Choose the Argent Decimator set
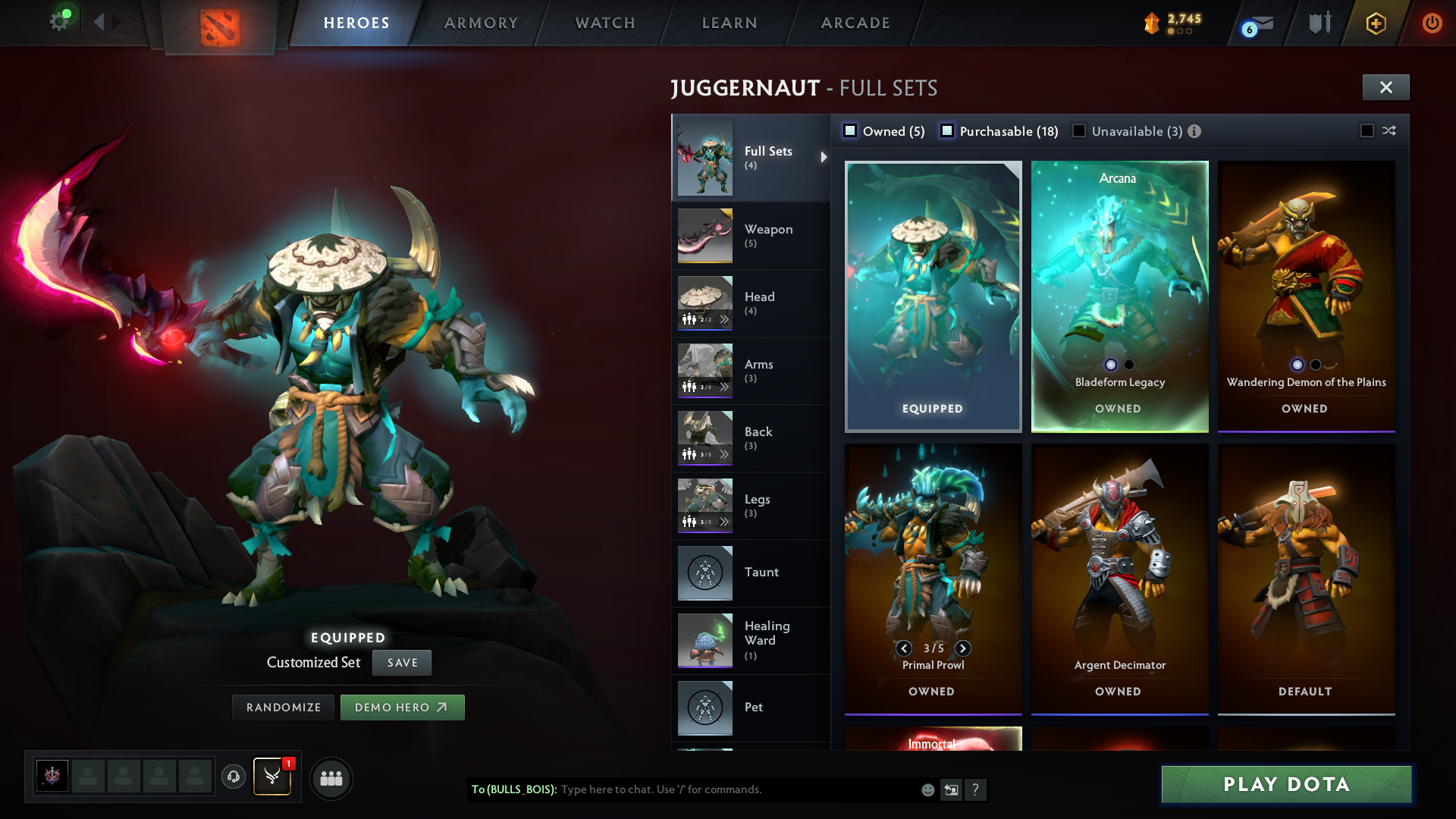Viewport: 1456px width, 819px height. 1119,579
